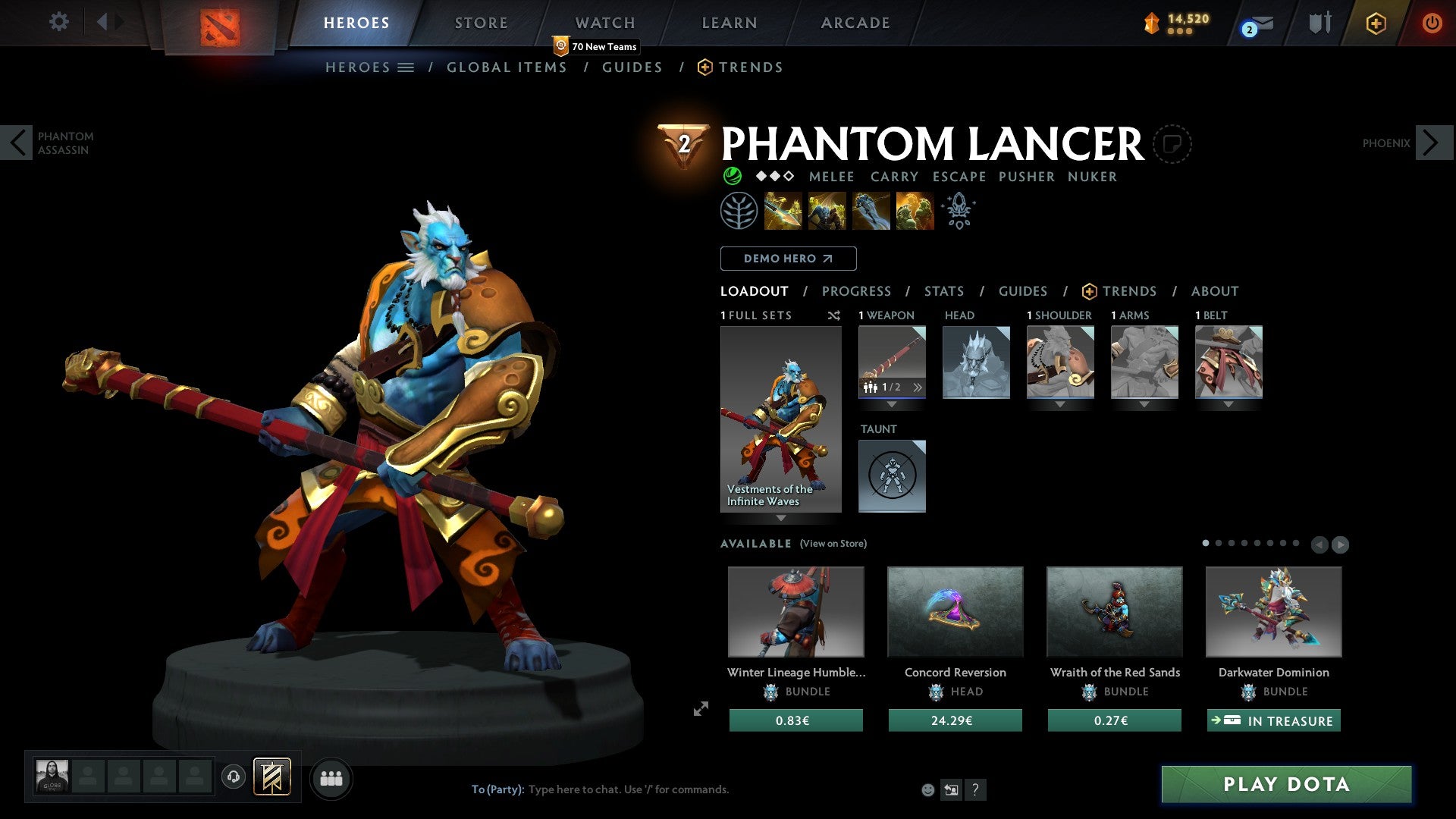This screenshot has width=1456, height=819.
Task: Switch weapon style using the double-chevron toggle
Action: click(x=918, y=387)
